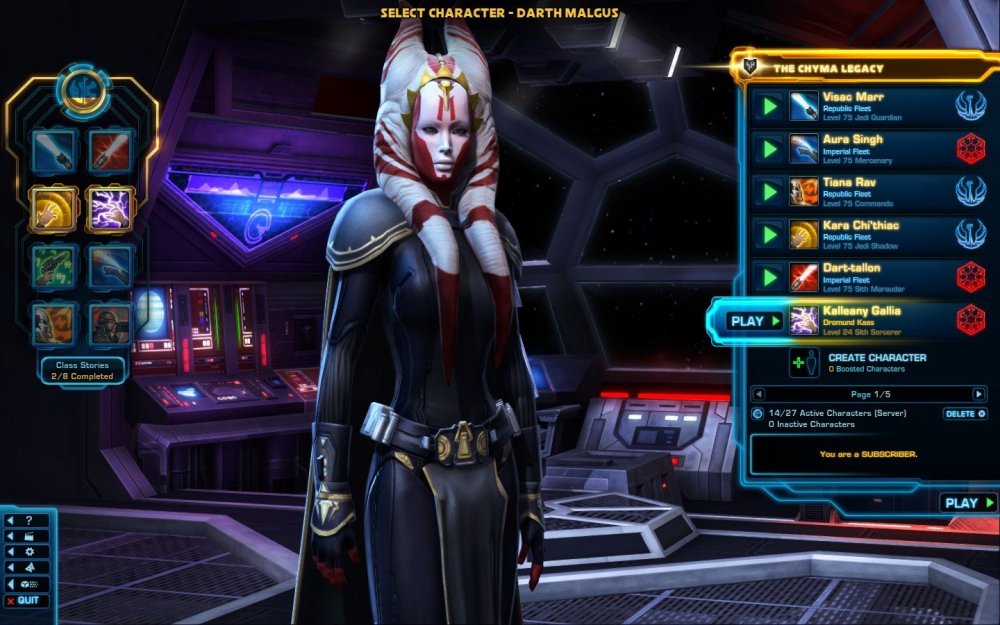
Task: Click the large Play button below the panel
Action: tap(968, 503)
